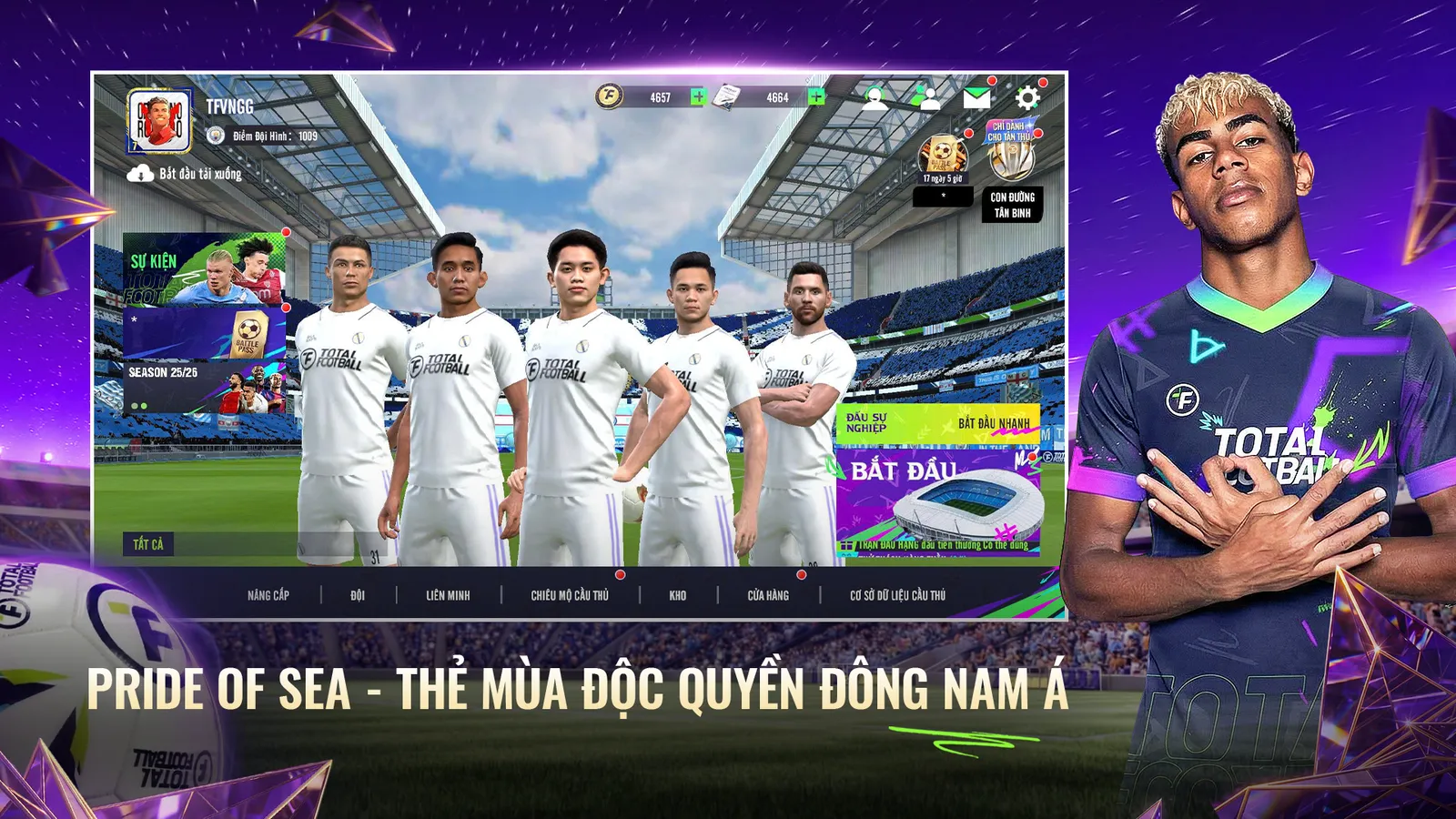This screenshot has width=1456, height=819.
Task: Open the Sự Kiện event banner
Action: 204,268
